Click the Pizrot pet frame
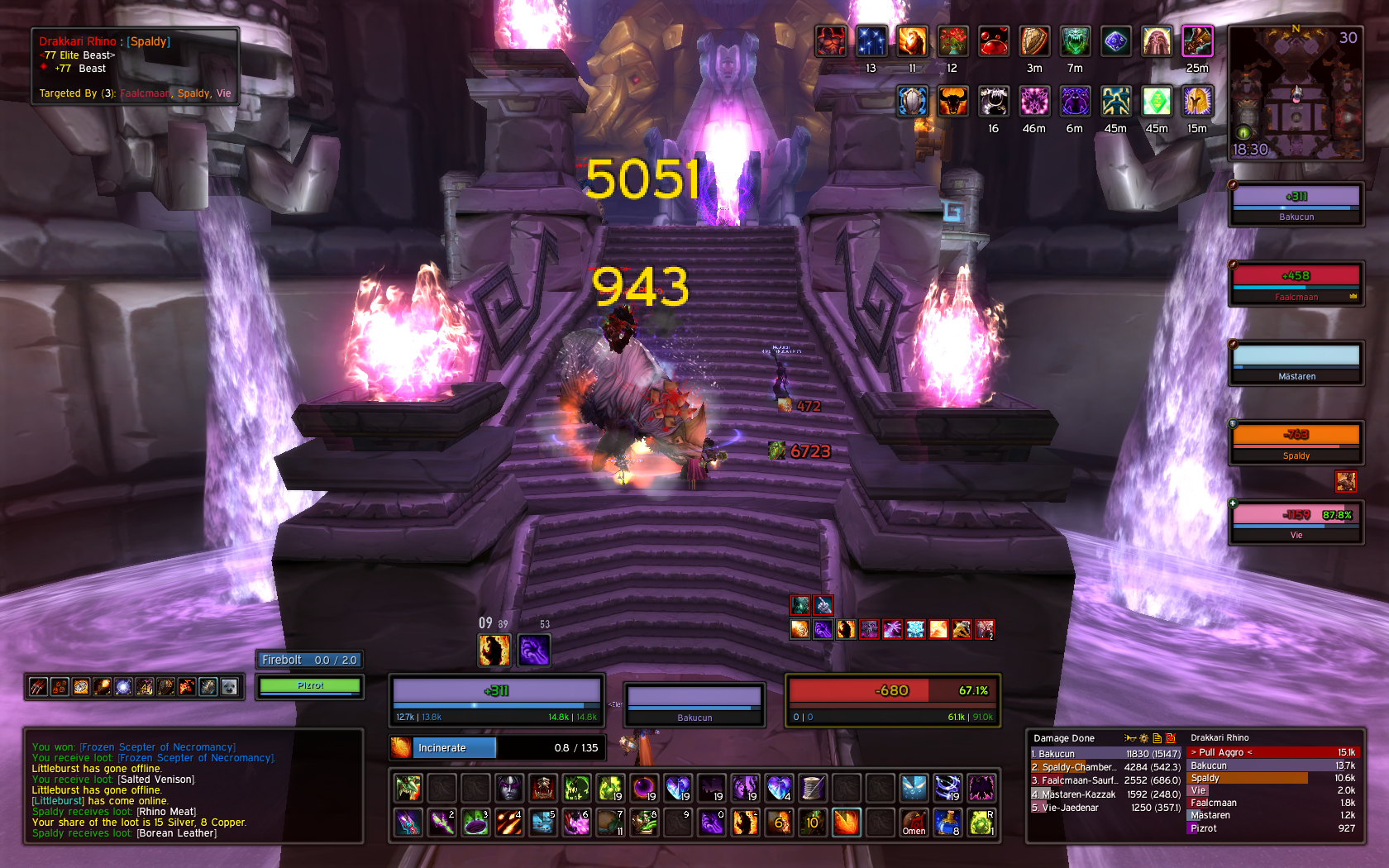Screen dimensions: 1389x868 point(310,686)
